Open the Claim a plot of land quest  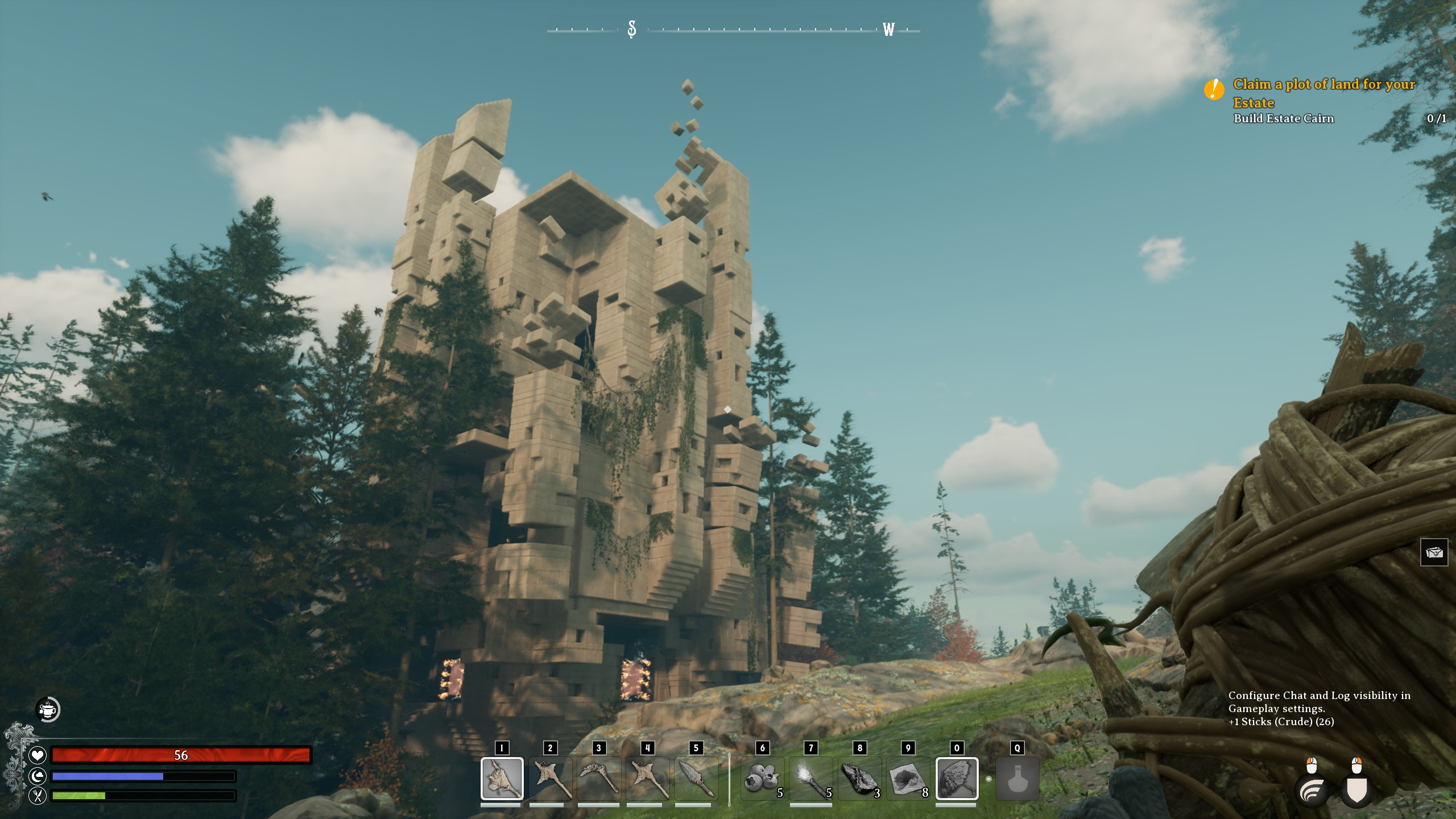[1323, 93]
